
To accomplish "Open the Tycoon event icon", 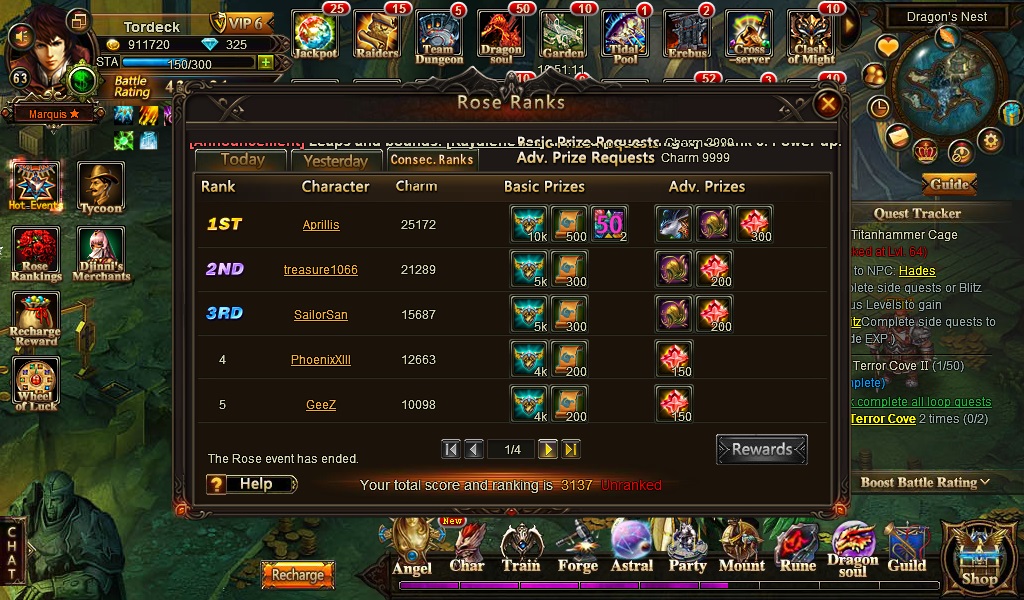I will tap(101, 187).
